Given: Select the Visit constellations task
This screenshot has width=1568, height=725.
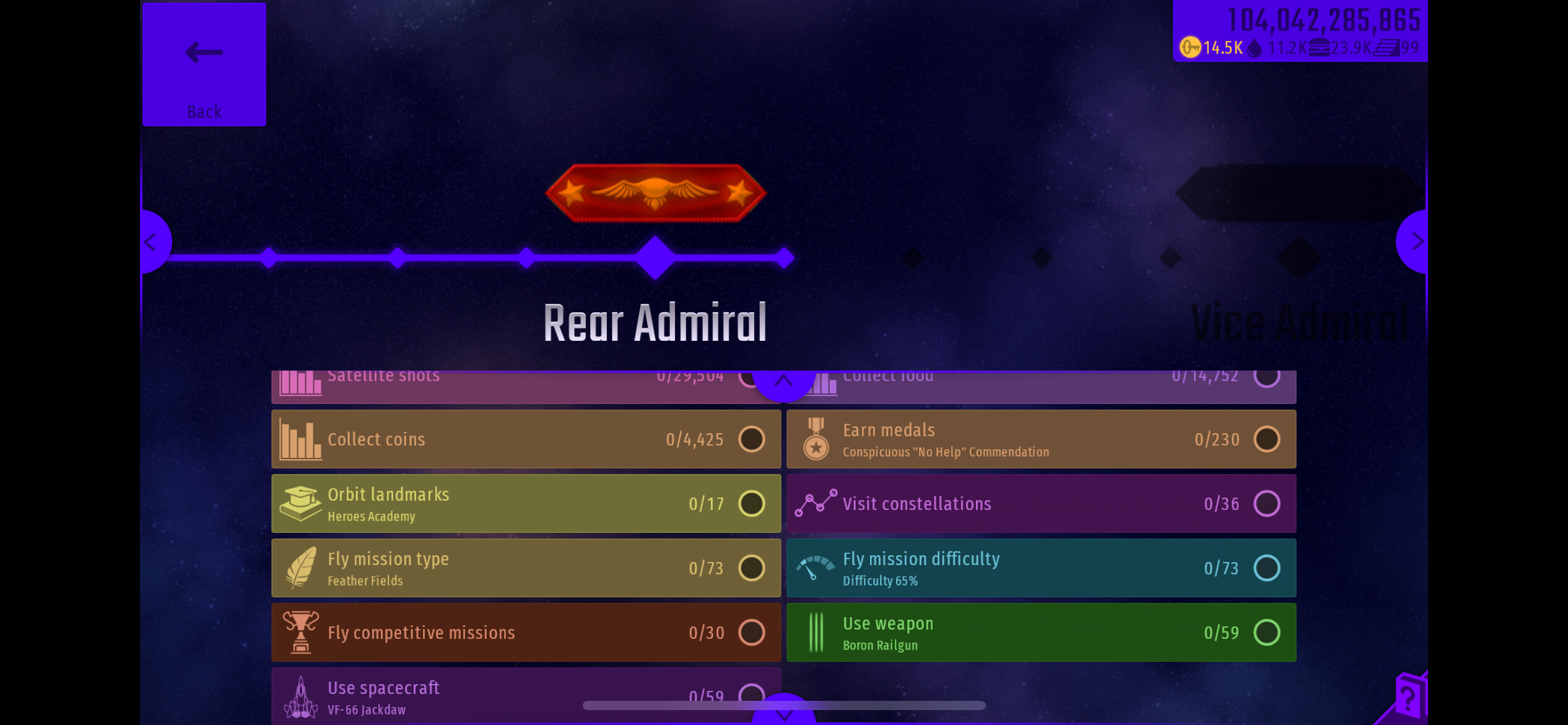Looking at the screenshot, I should 1040,504.
